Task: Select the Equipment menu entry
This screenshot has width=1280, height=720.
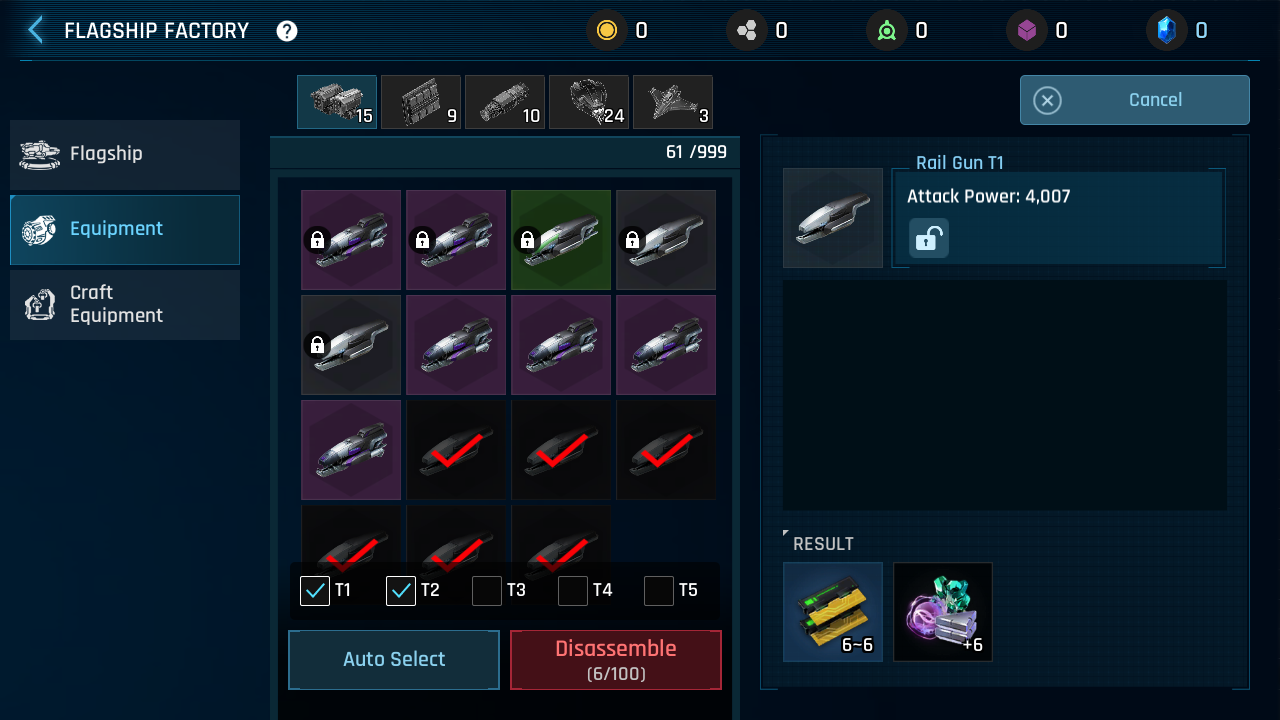Action: click(125, 230)
